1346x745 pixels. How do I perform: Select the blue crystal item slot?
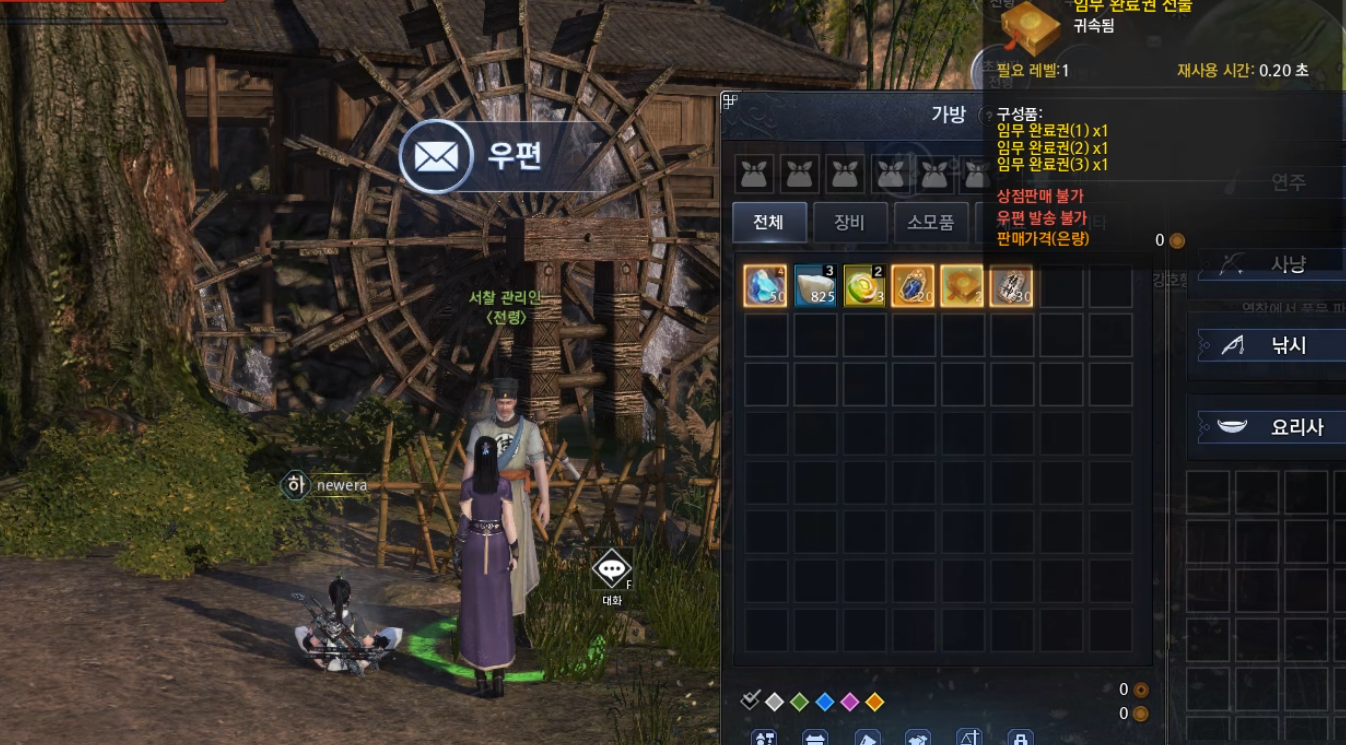click(x=765, y=286)
